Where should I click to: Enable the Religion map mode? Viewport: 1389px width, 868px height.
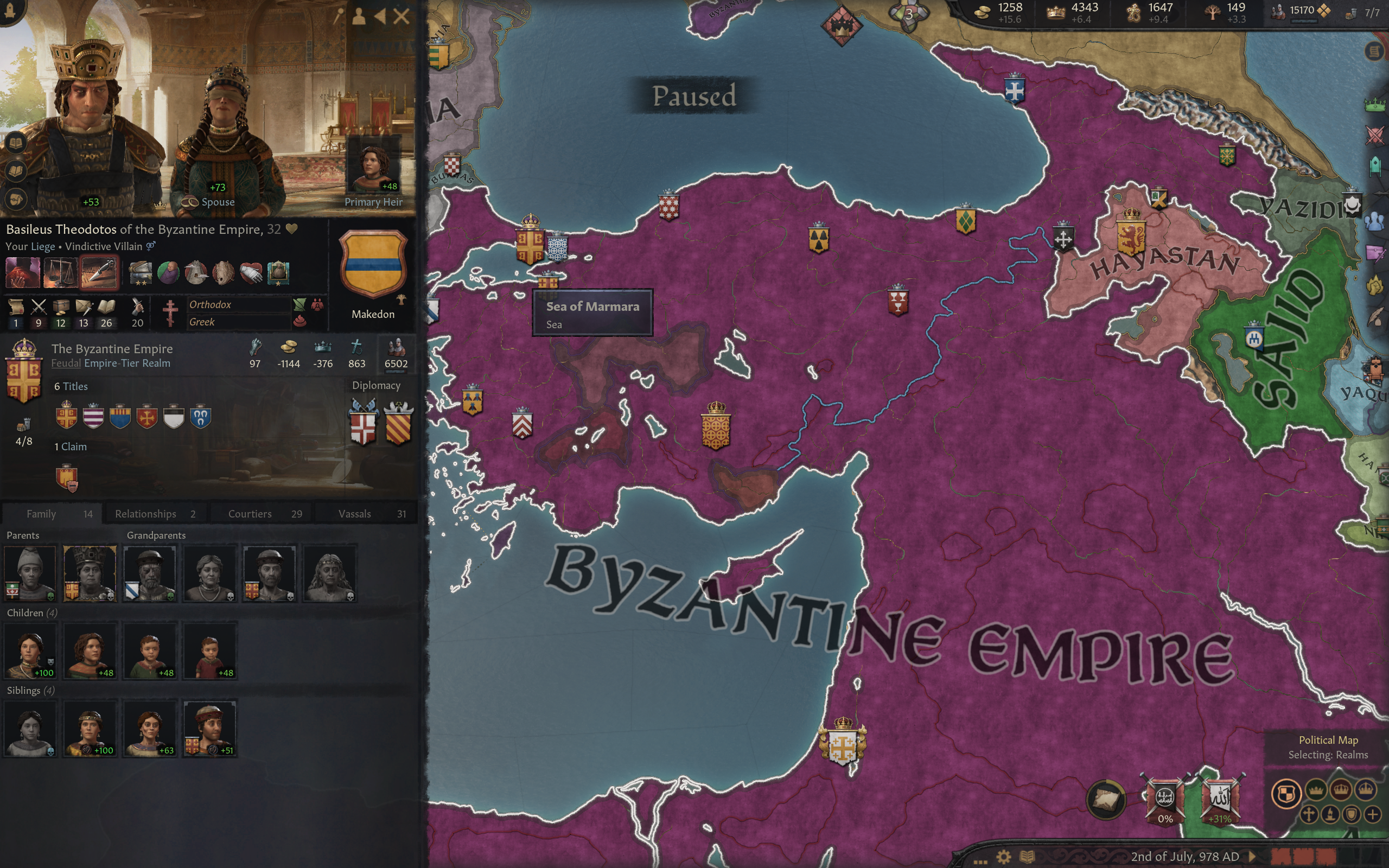(1309, 815)
